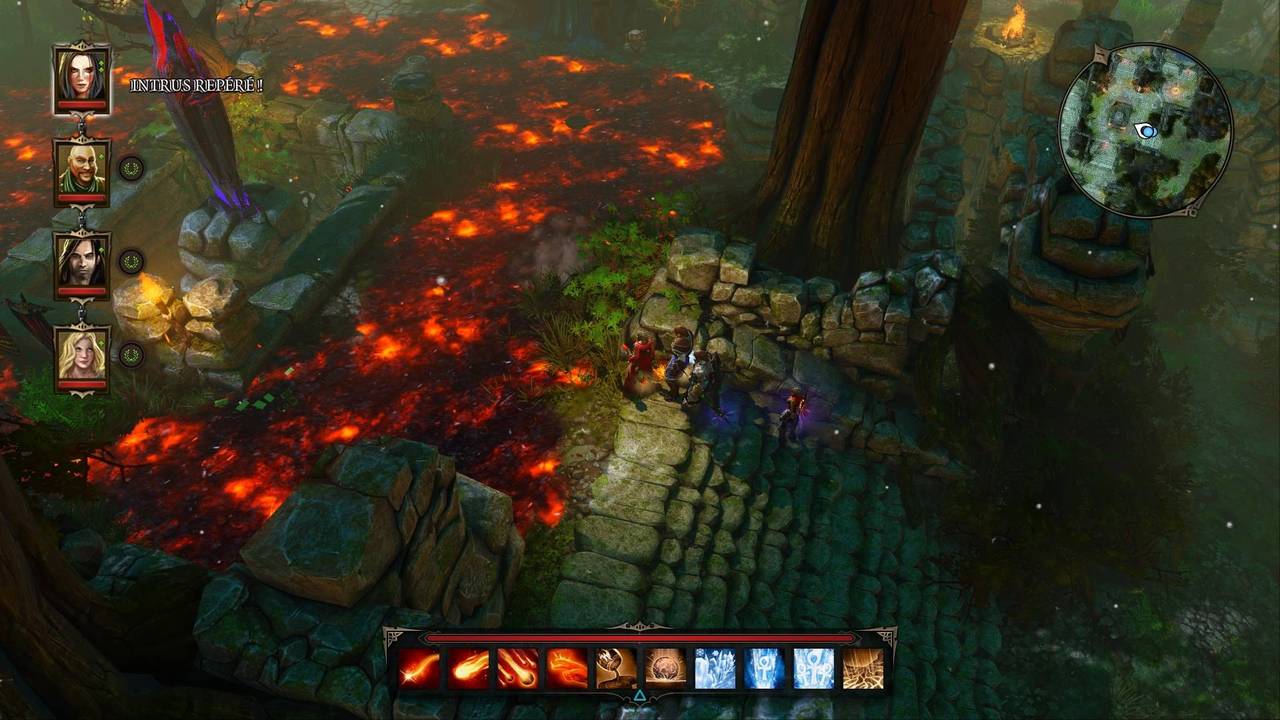
Task: Cast the triple blue ankh skill
Action: 813,668
